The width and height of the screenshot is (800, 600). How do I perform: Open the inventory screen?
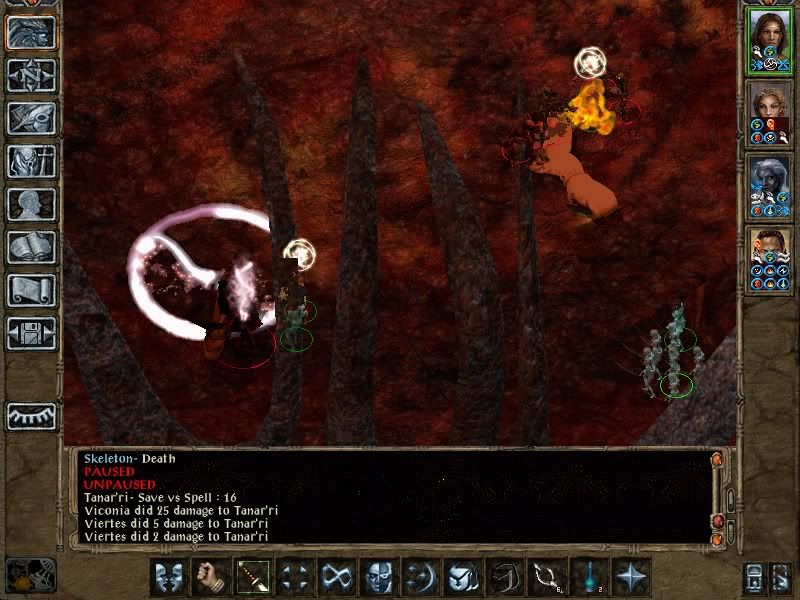[x=31, y=161]
